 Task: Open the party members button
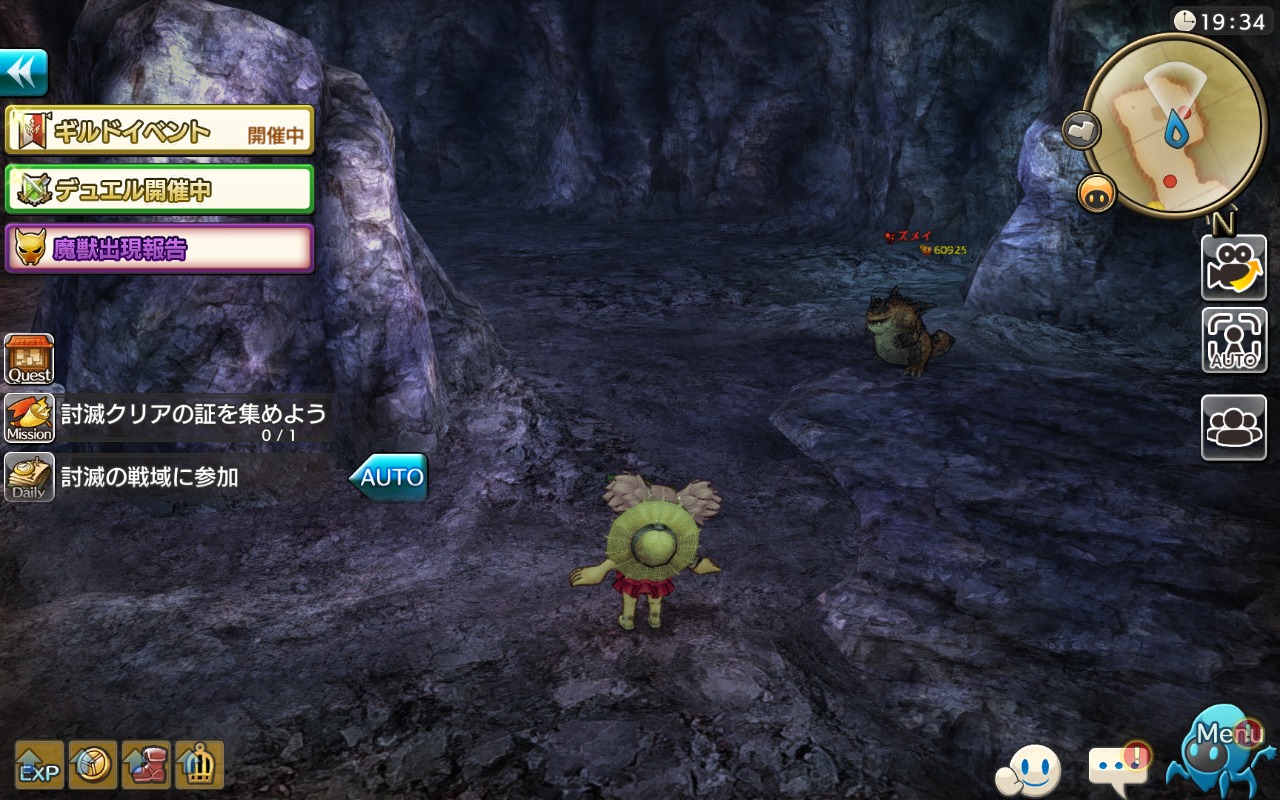1234,427
